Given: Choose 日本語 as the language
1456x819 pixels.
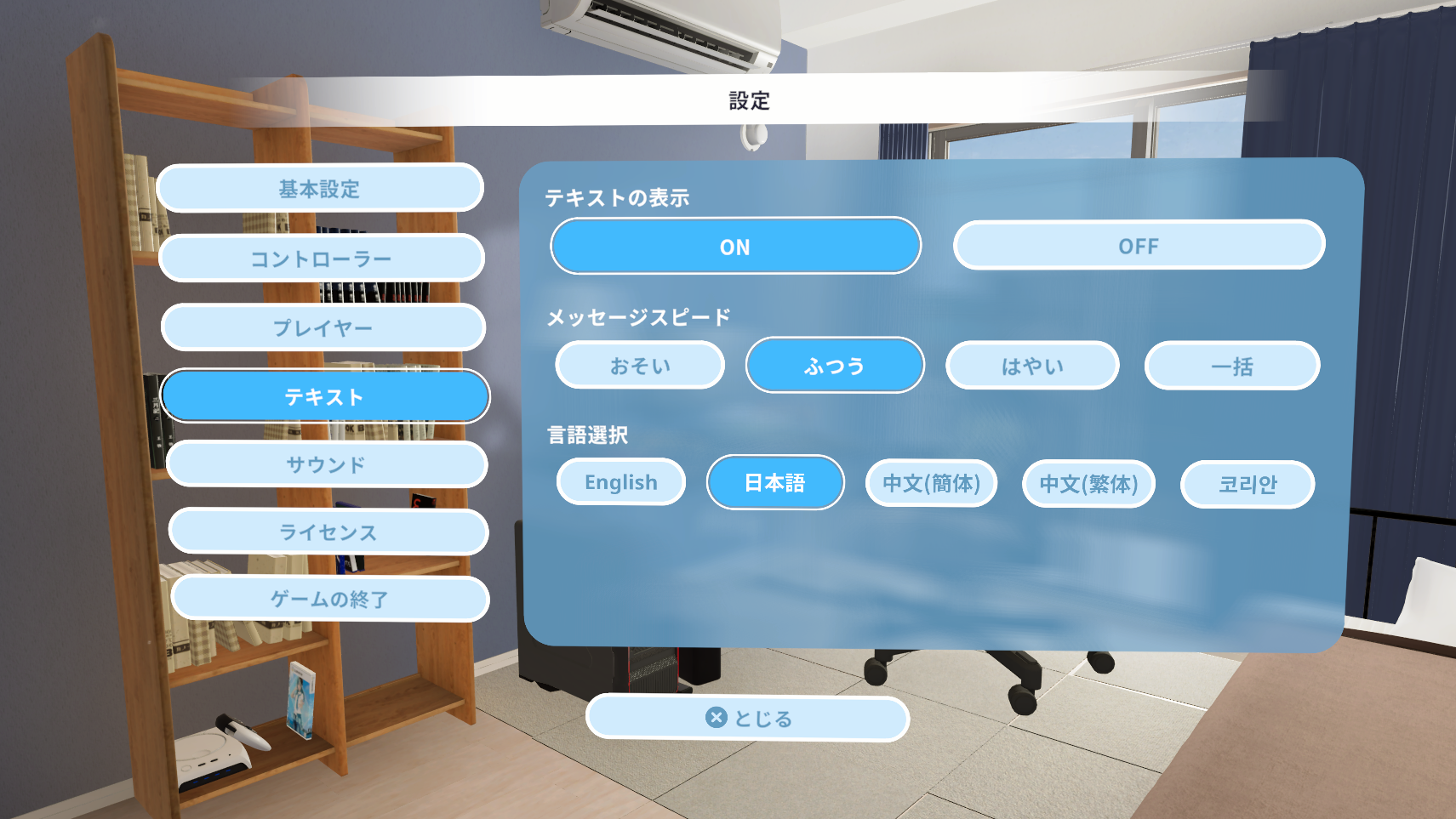Looking at the screenshot, I should tap(775, 482).
